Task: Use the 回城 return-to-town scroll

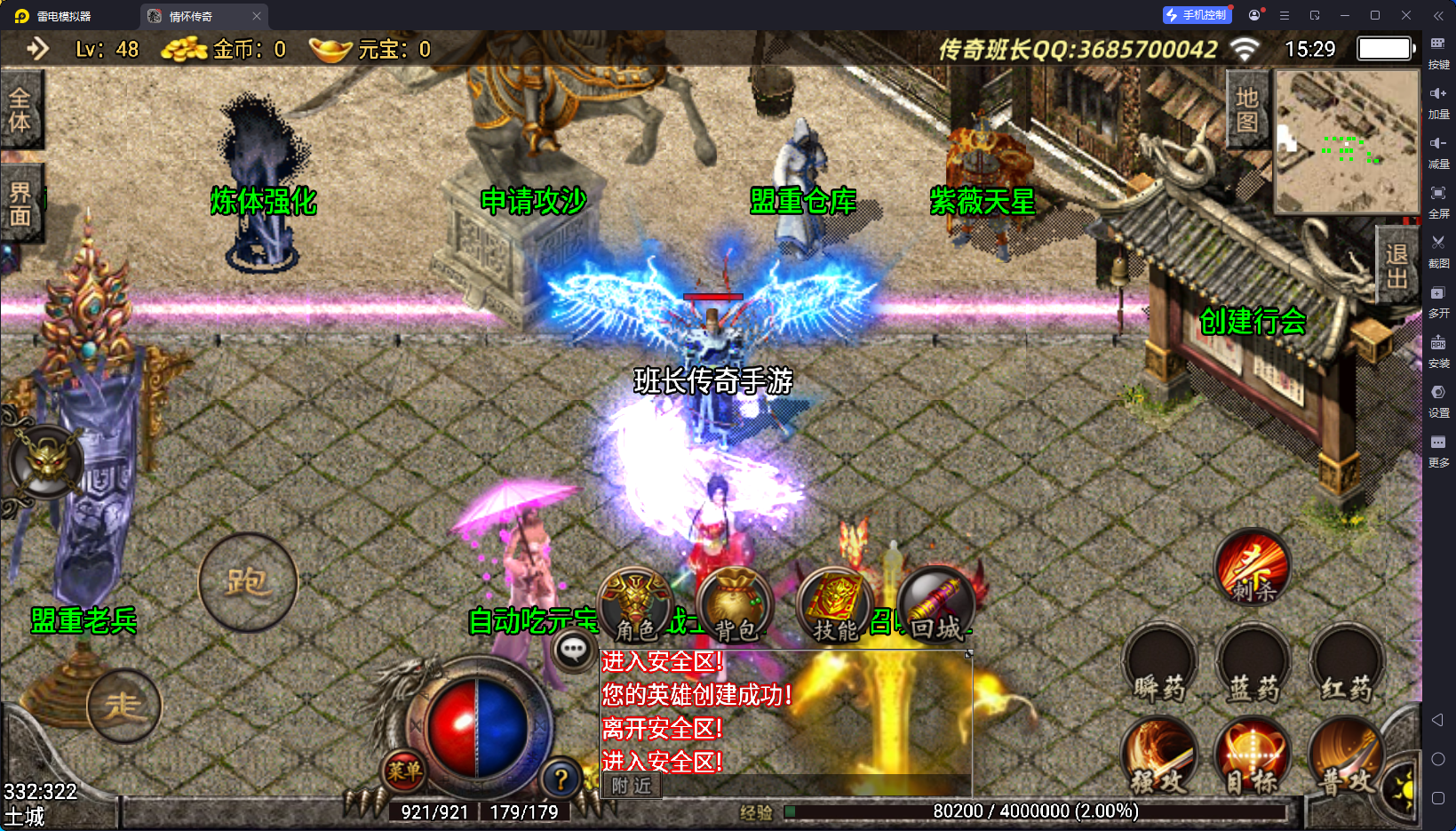Action: 936,606
